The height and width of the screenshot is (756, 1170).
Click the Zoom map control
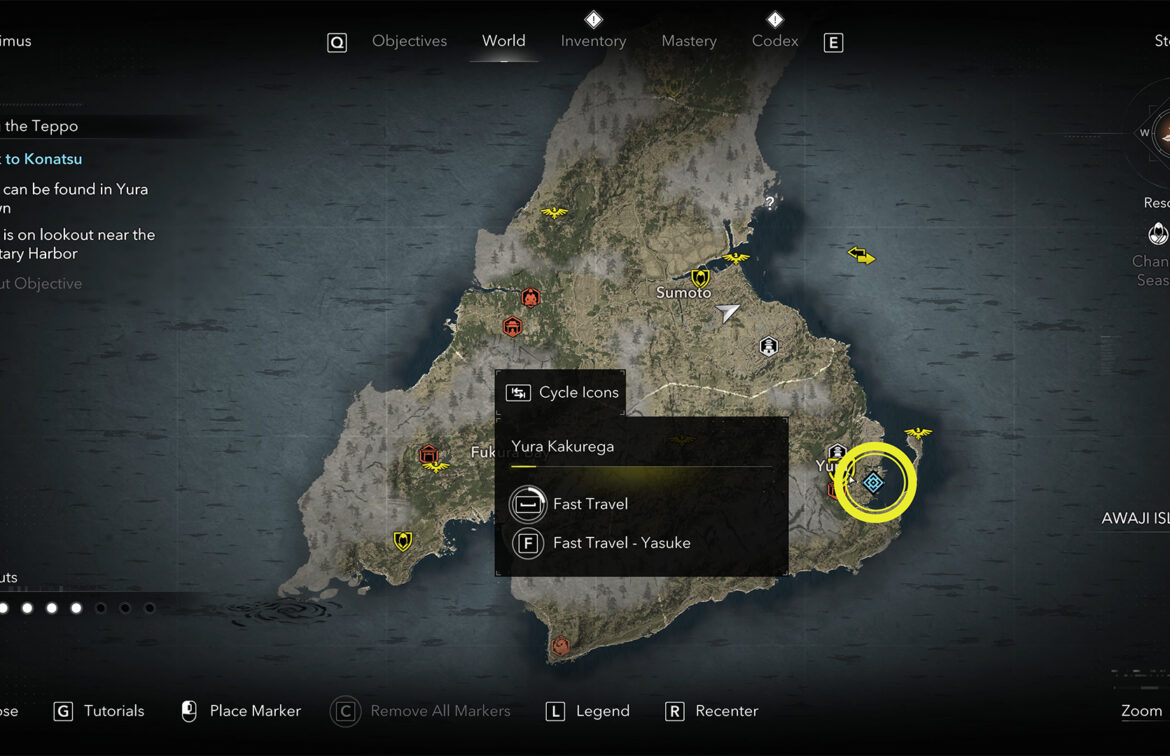point(1141,711)
